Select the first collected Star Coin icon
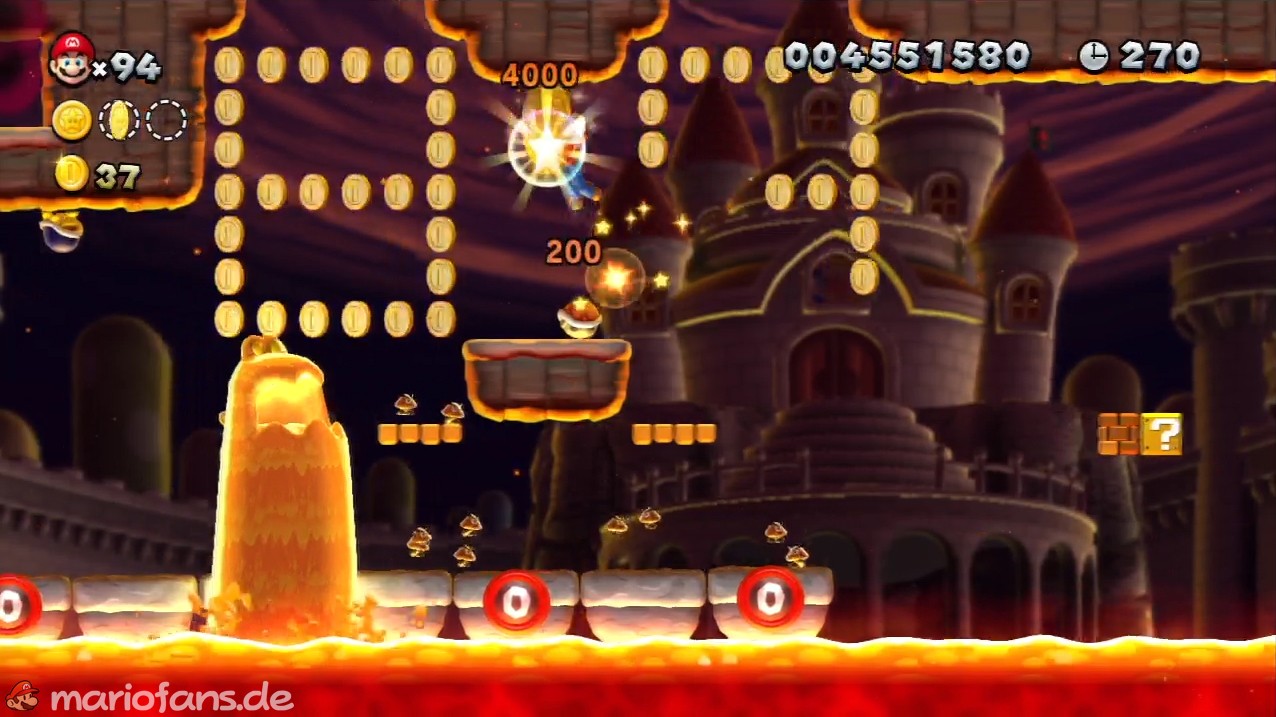Image resolution: width=1276 pixels, height=717 pixels. (x=72, y=120)
